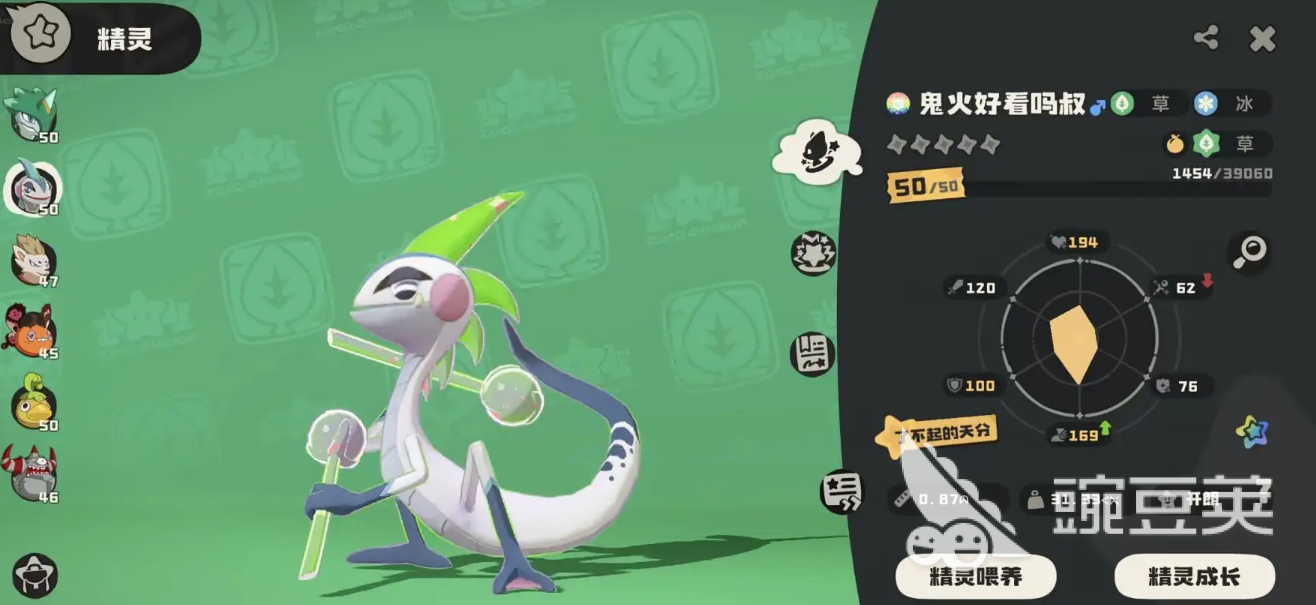Screen dimensions: 1316x605
Task: Open the share icon
Action: 1206,39
